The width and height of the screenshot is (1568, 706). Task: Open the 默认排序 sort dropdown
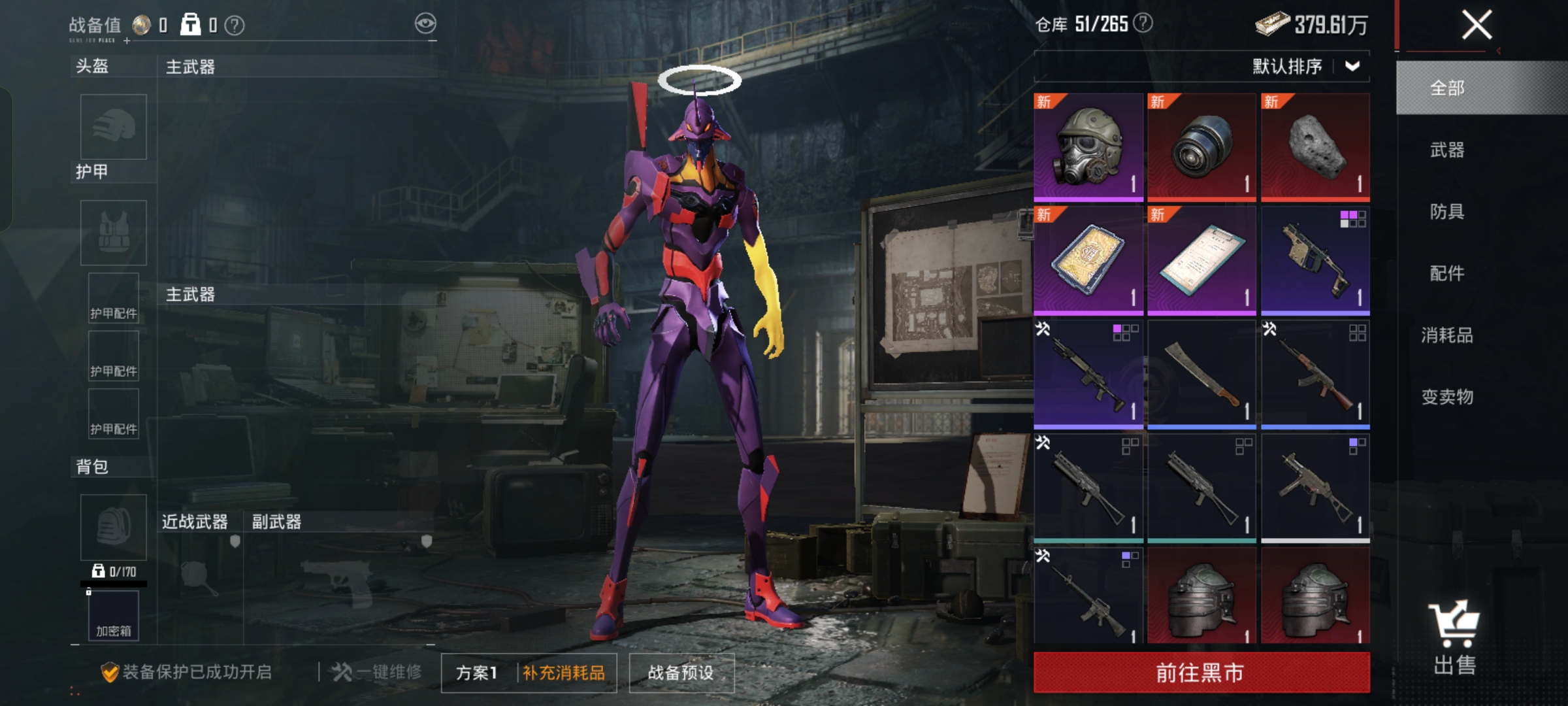click(x=1305, y=66)
